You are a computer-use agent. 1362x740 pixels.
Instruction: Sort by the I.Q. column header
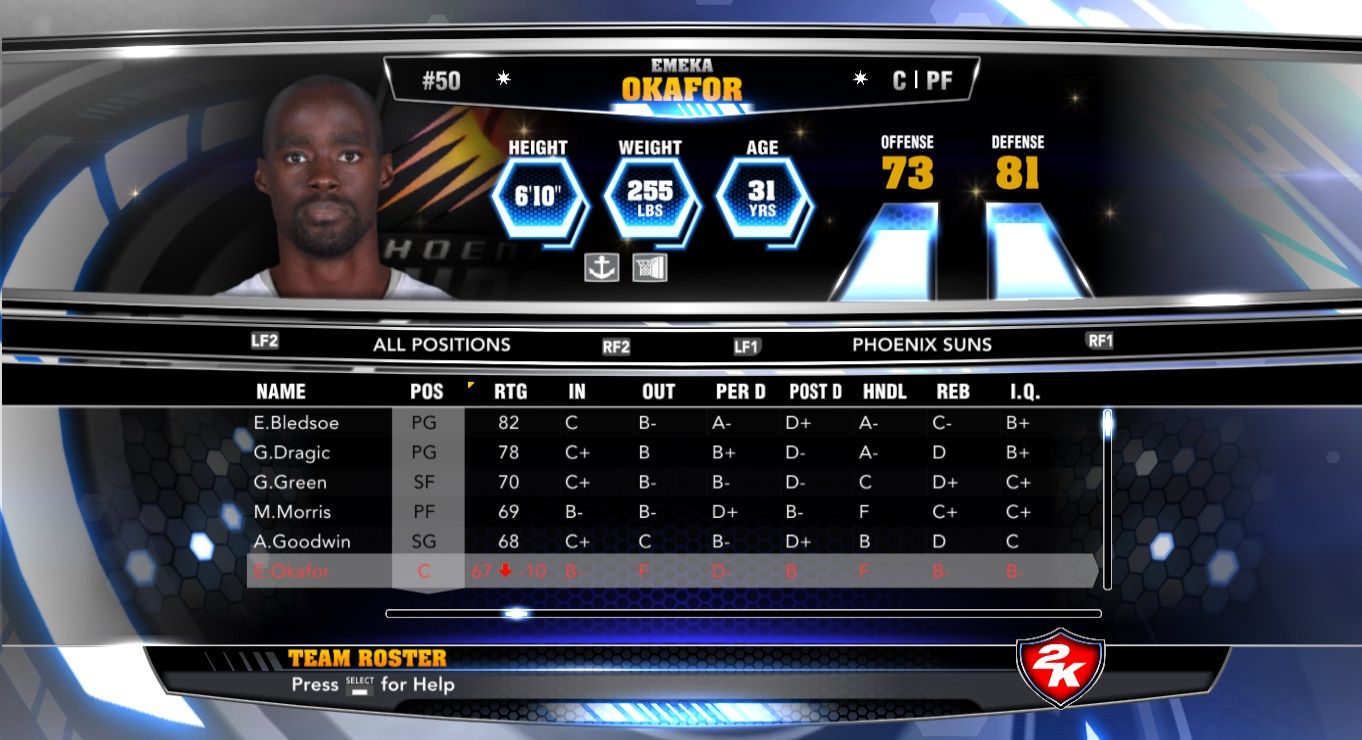[1025, 392]
